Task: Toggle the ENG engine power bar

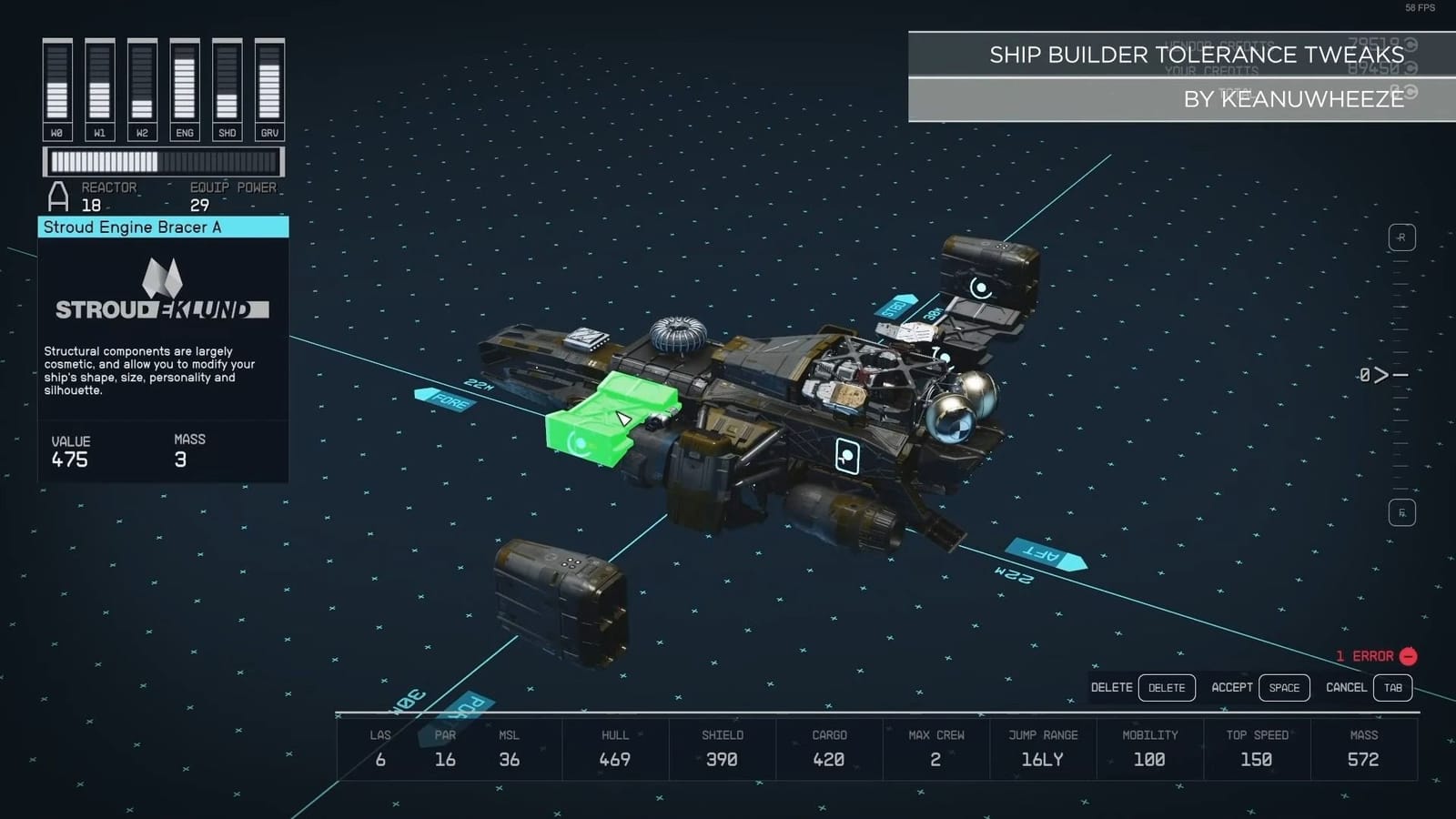Action: coord(184,82)
